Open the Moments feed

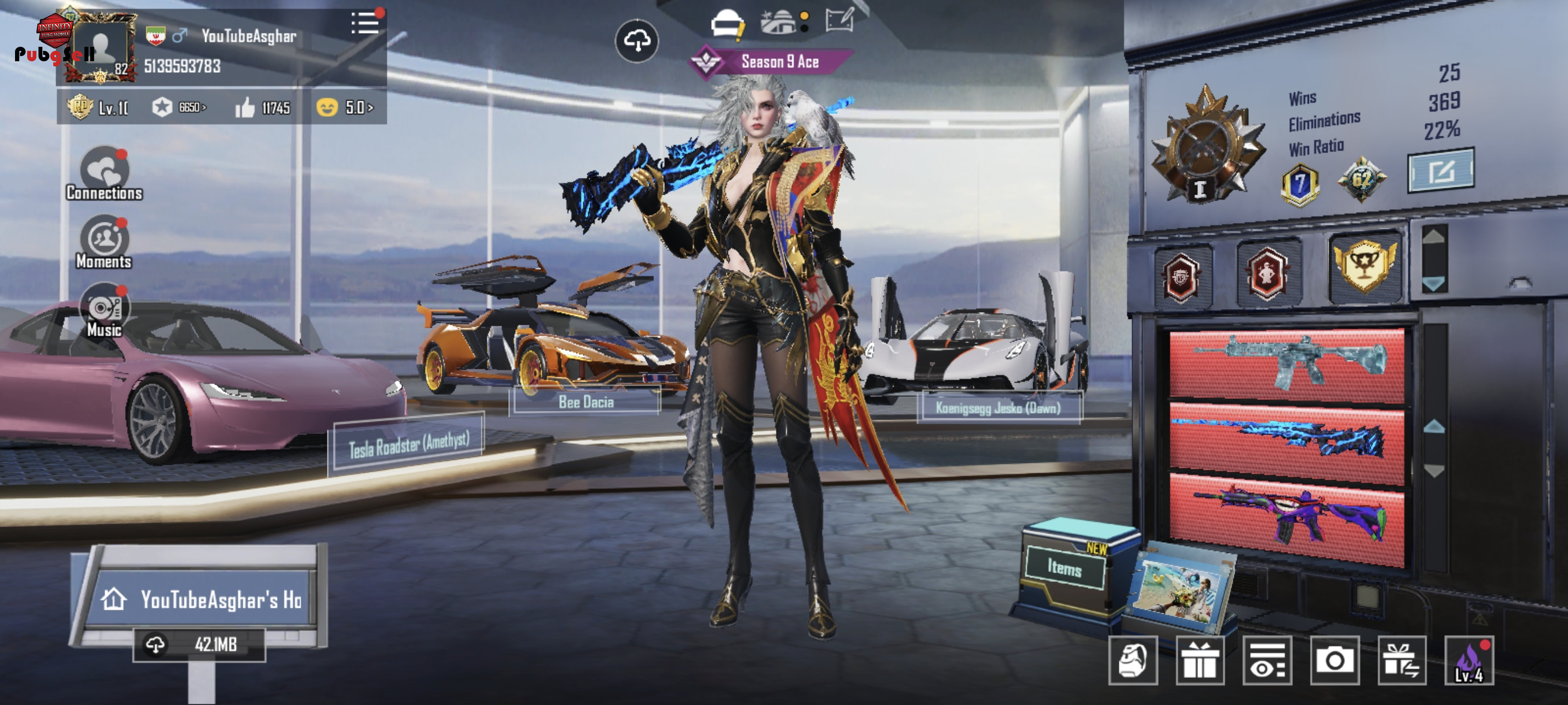104,243
